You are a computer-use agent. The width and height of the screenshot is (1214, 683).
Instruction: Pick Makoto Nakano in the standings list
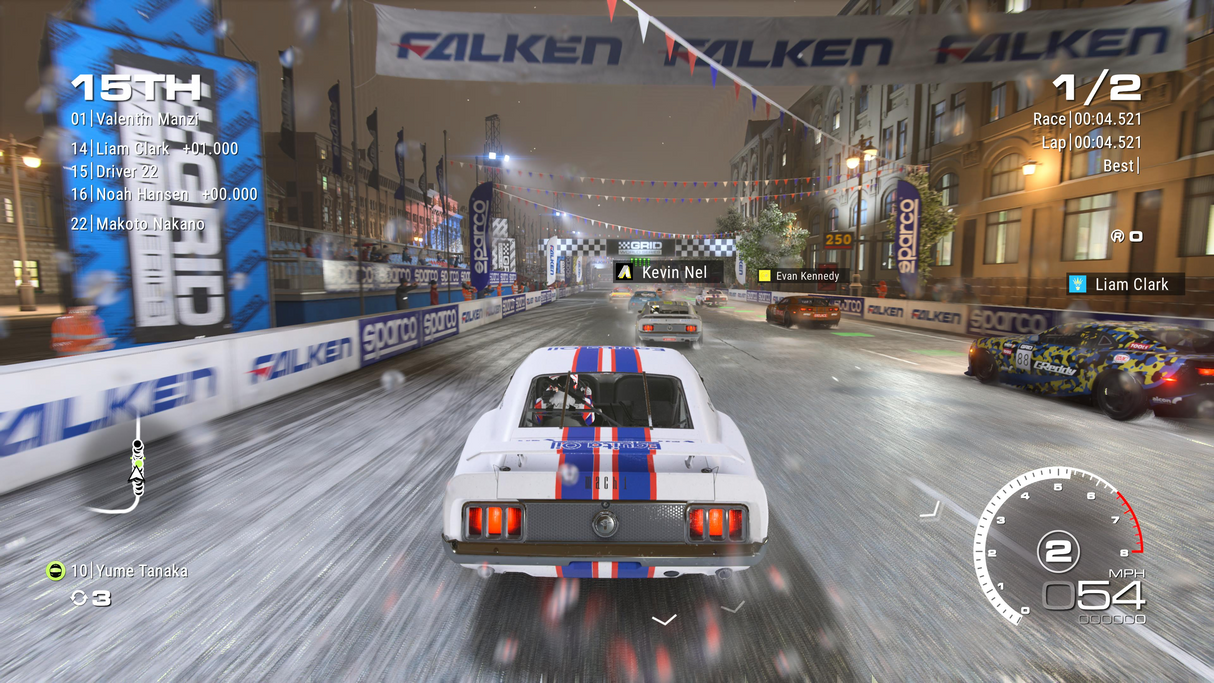[x=138, y=224]
